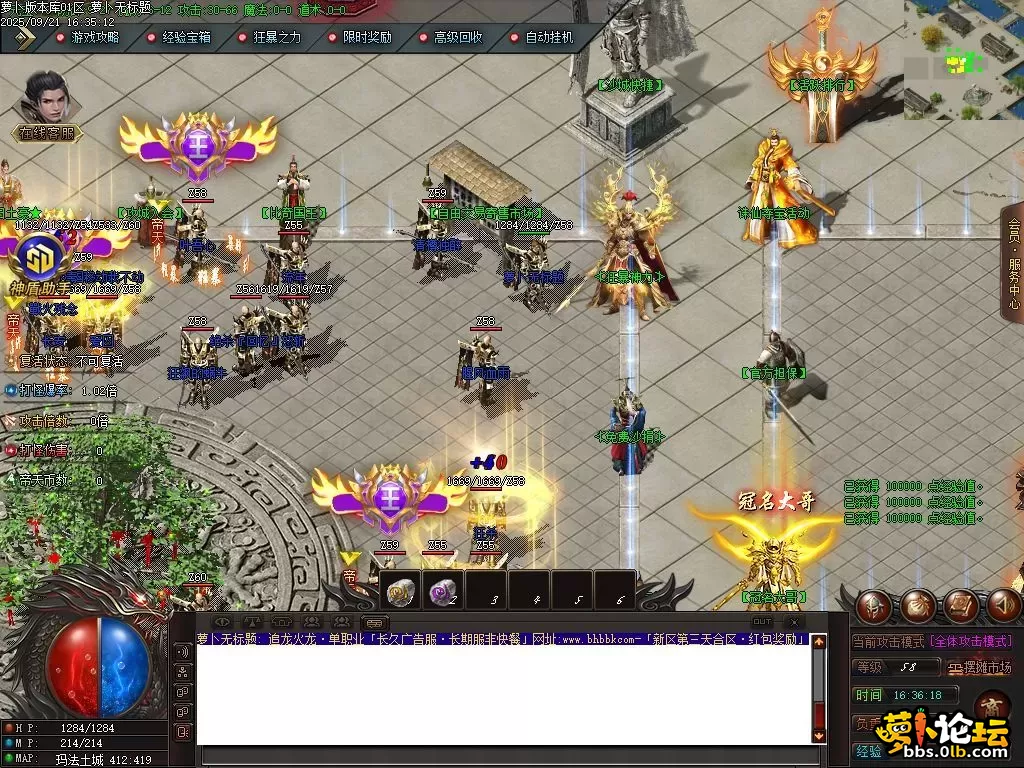Image resolution: width=1024 pixels, height=768 pixels.
Task: Use the purple scroll in hotbar slot 2
Action: (443, 592)
